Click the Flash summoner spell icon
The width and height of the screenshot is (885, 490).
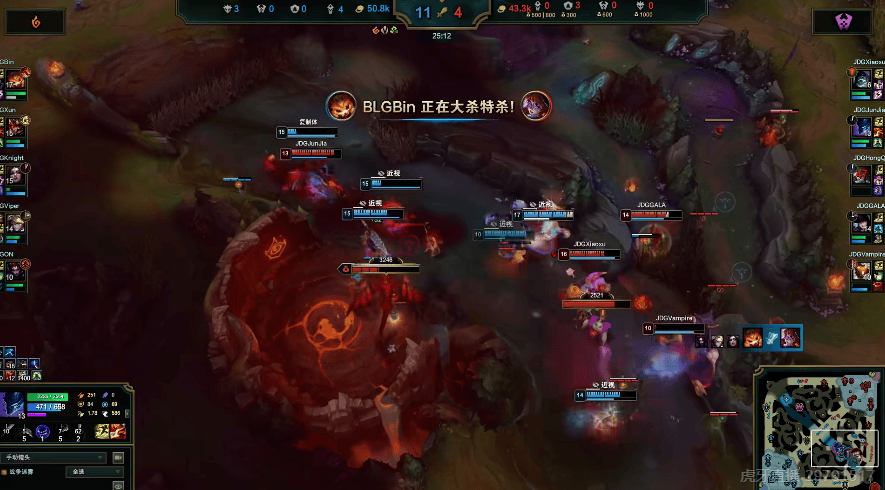pos(102,431)
